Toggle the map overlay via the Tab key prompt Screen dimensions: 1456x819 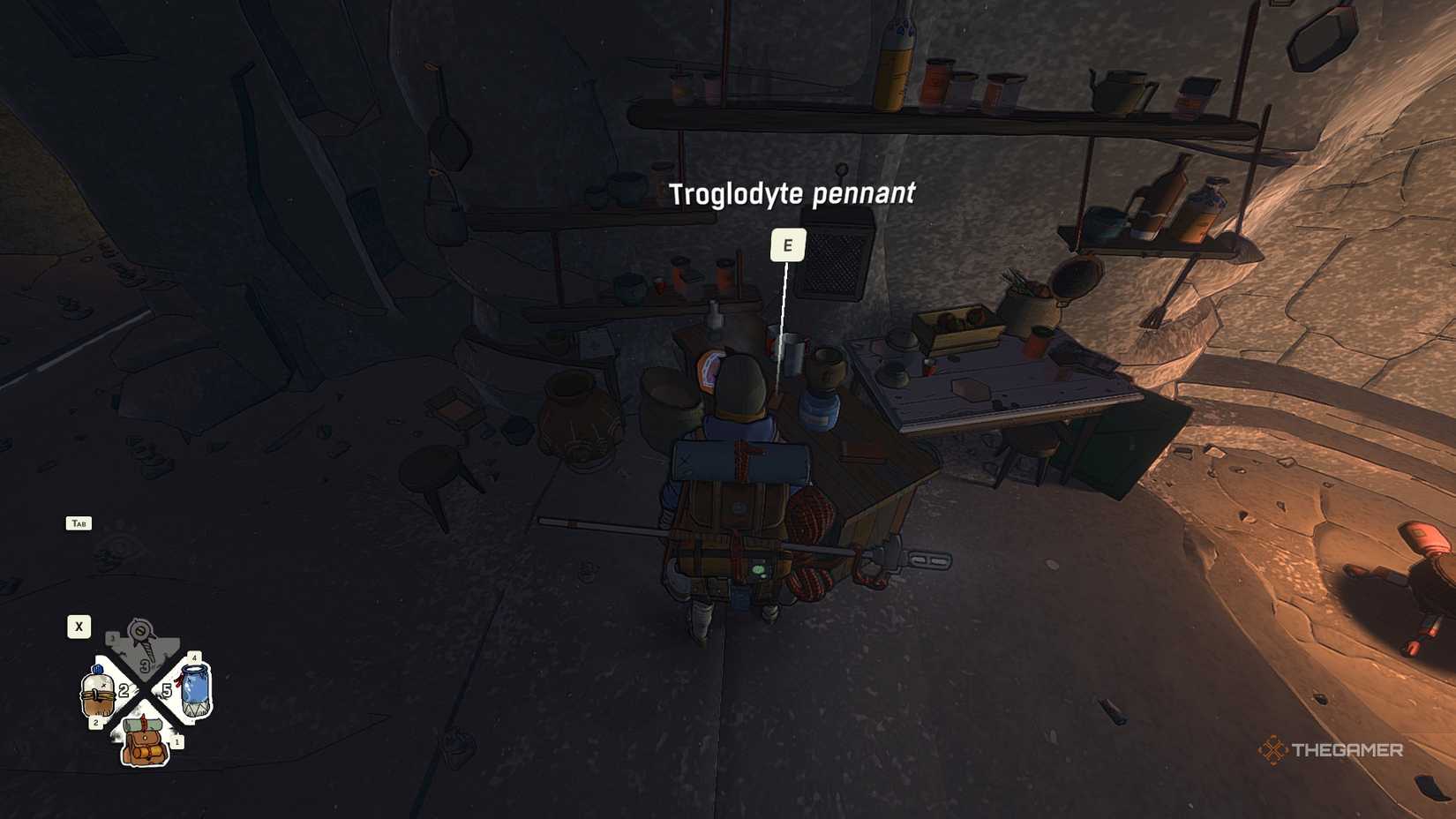point(79,524)
